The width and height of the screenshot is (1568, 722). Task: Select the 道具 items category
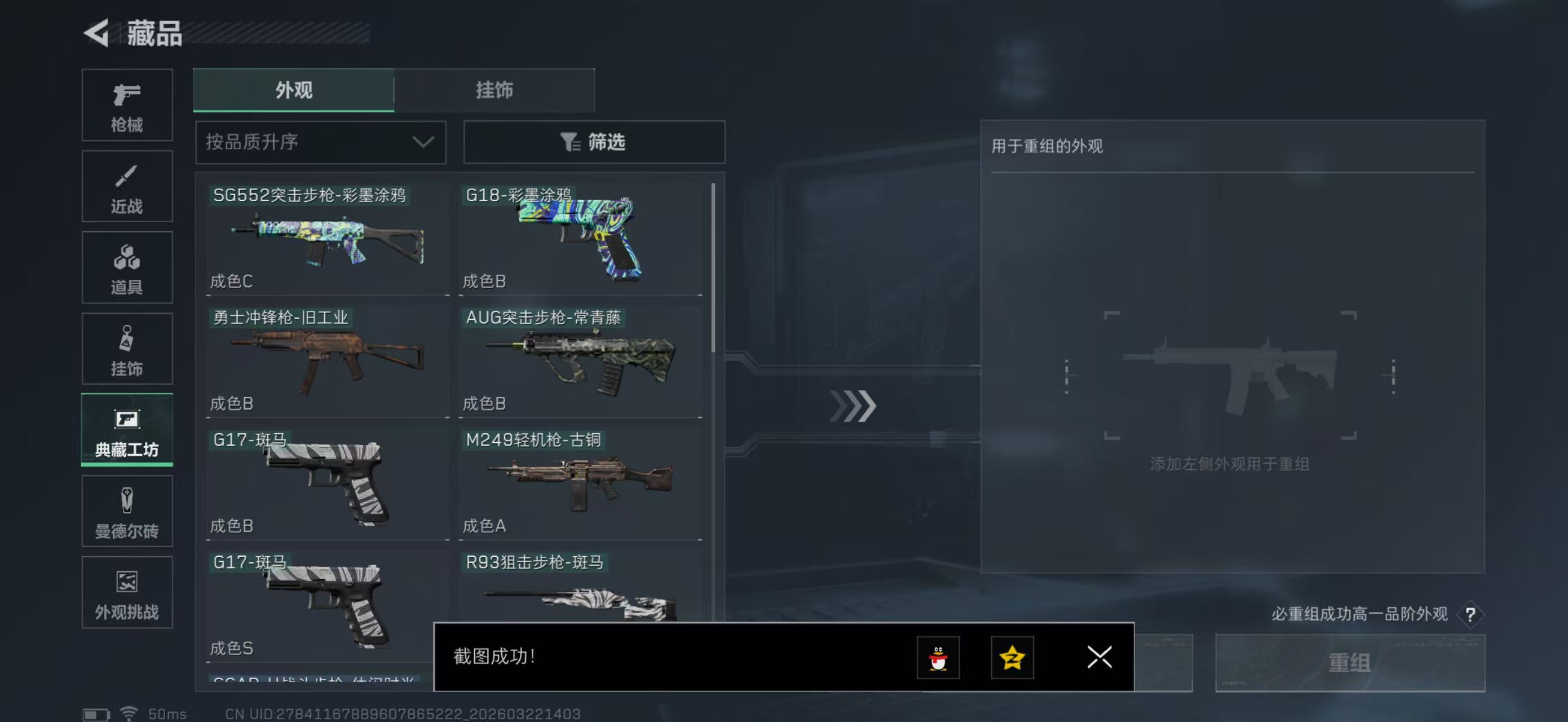(x=127, y=267)
